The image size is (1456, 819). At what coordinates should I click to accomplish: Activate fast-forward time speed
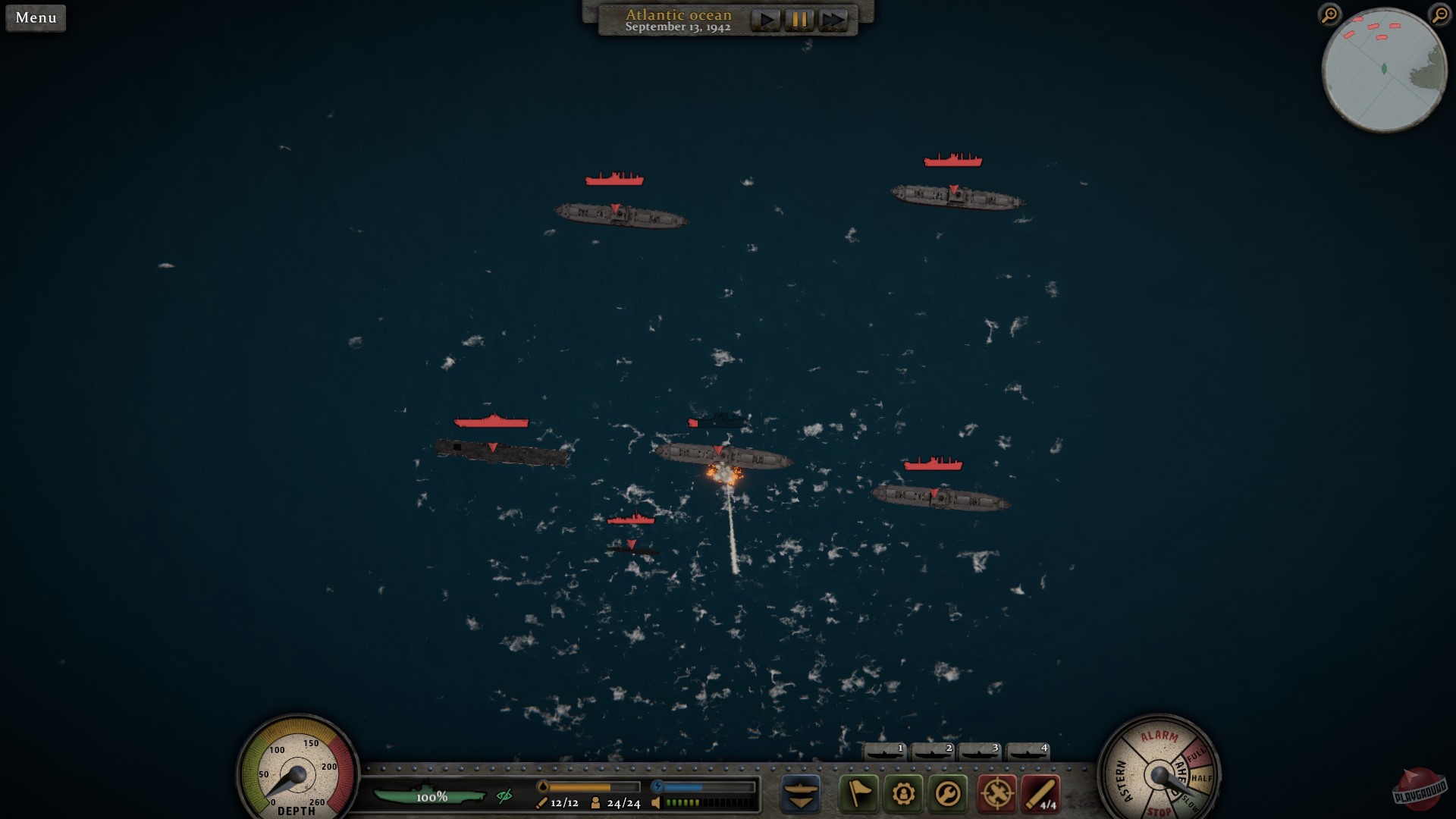click(831, 20)
